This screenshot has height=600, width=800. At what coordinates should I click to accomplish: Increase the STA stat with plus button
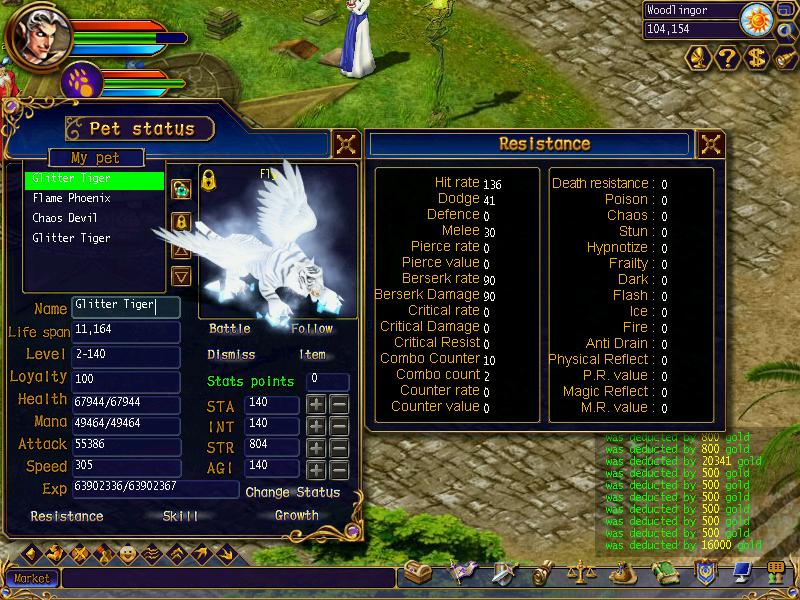coord(316,405)
